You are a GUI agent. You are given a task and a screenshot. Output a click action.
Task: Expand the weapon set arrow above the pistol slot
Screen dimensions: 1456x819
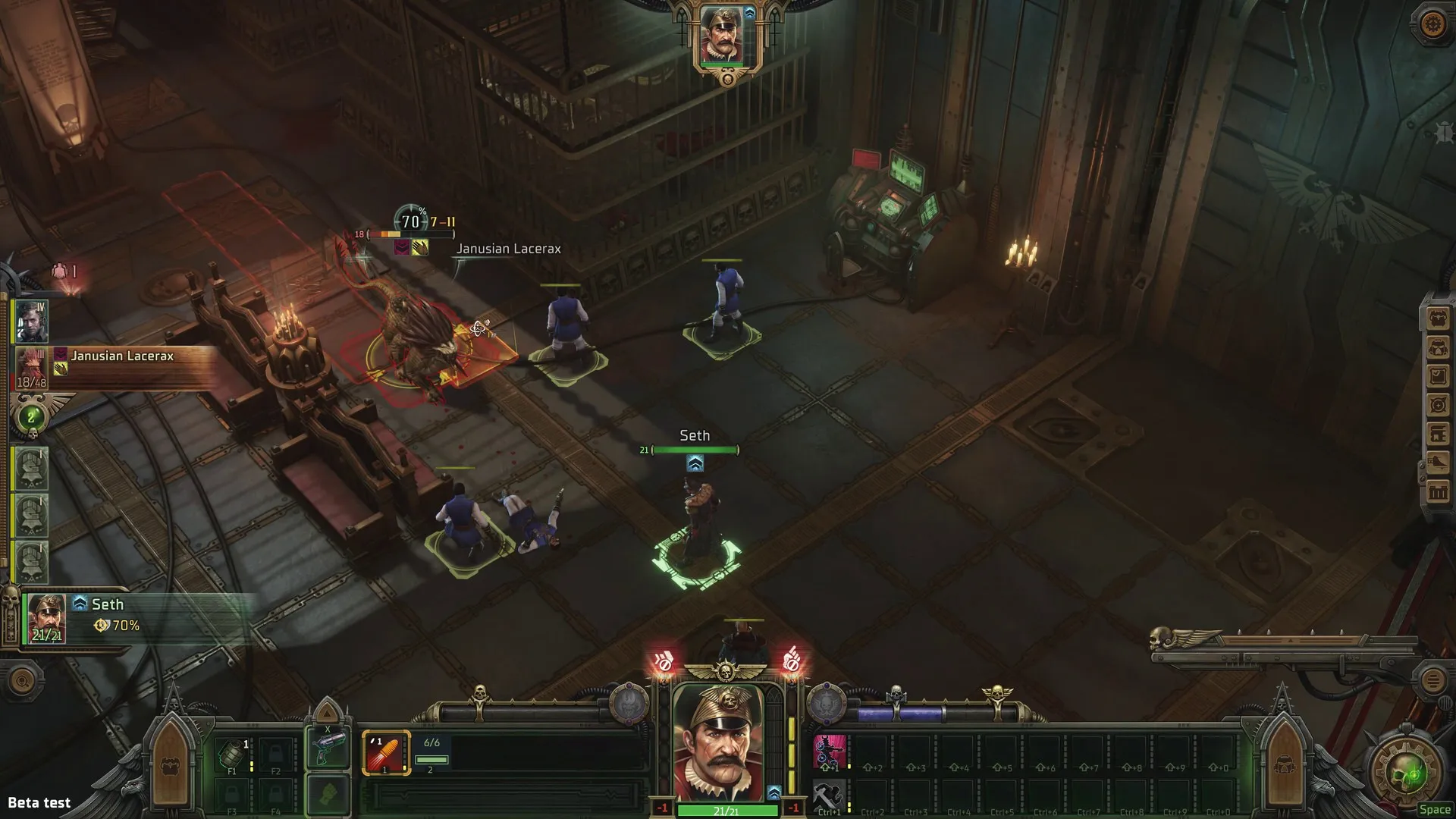(x=328, y=714)
